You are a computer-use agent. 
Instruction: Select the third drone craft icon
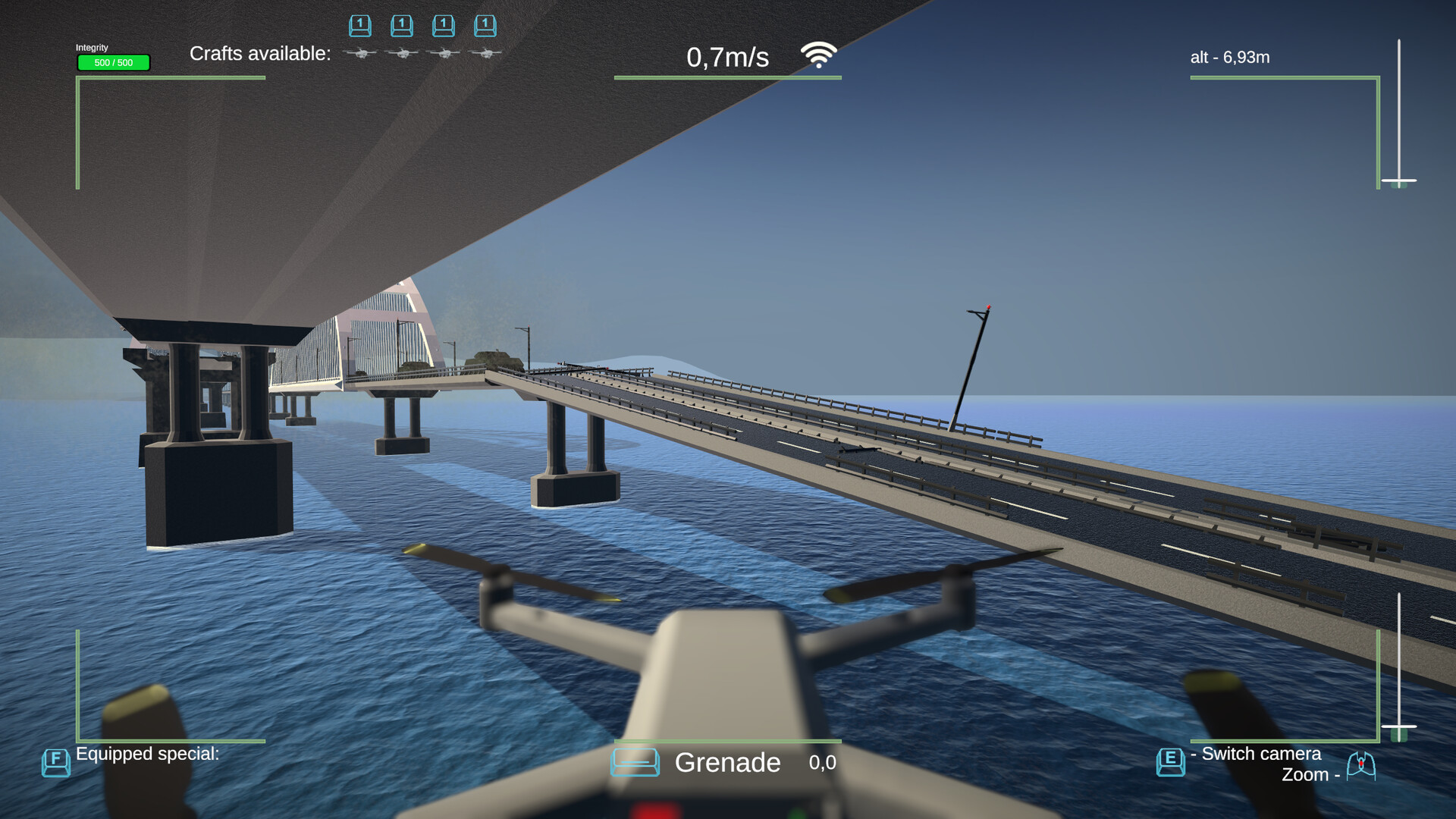(x=444, y=53)
